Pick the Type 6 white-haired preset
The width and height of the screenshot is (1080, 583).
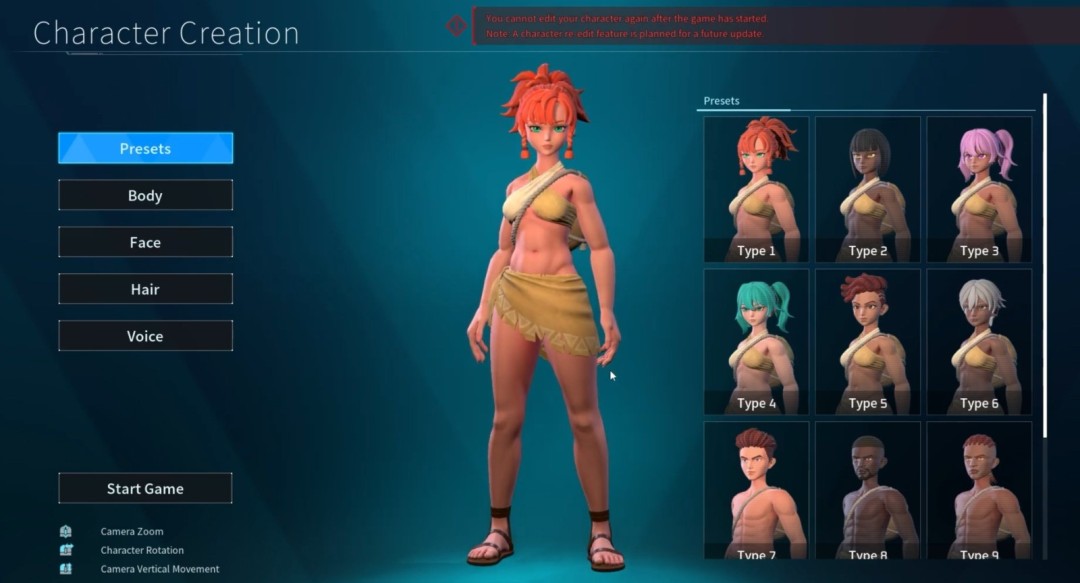[979, 342]
